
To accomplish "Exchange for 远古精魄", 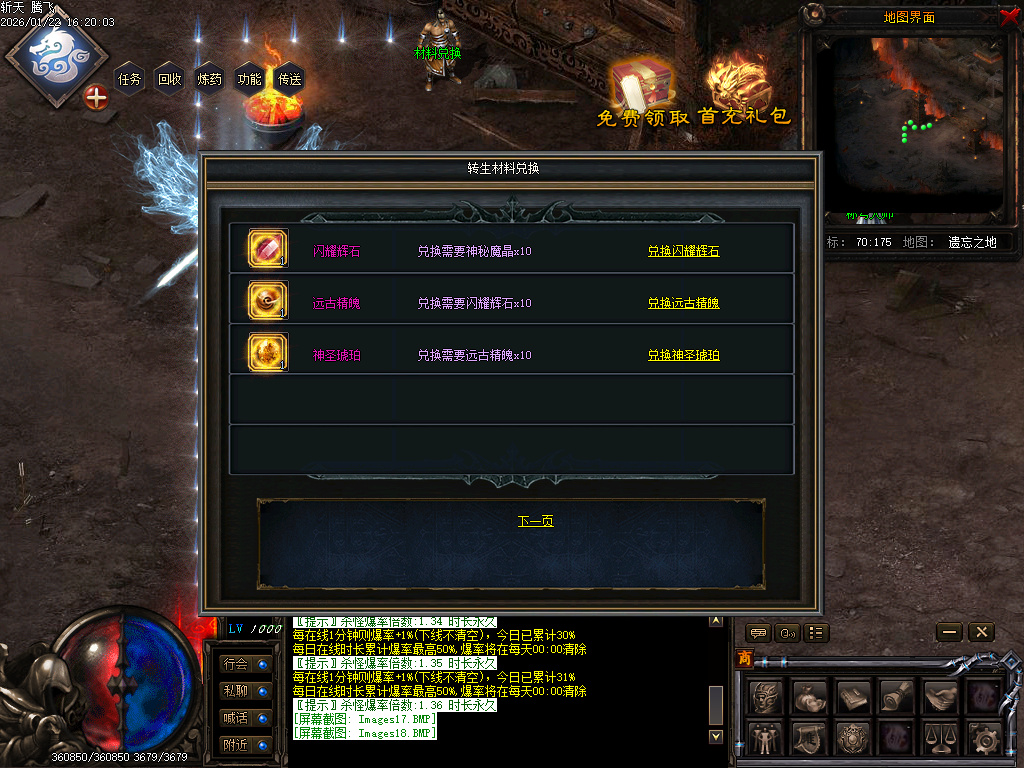I will pyautogui.click(x=683, y=303).
